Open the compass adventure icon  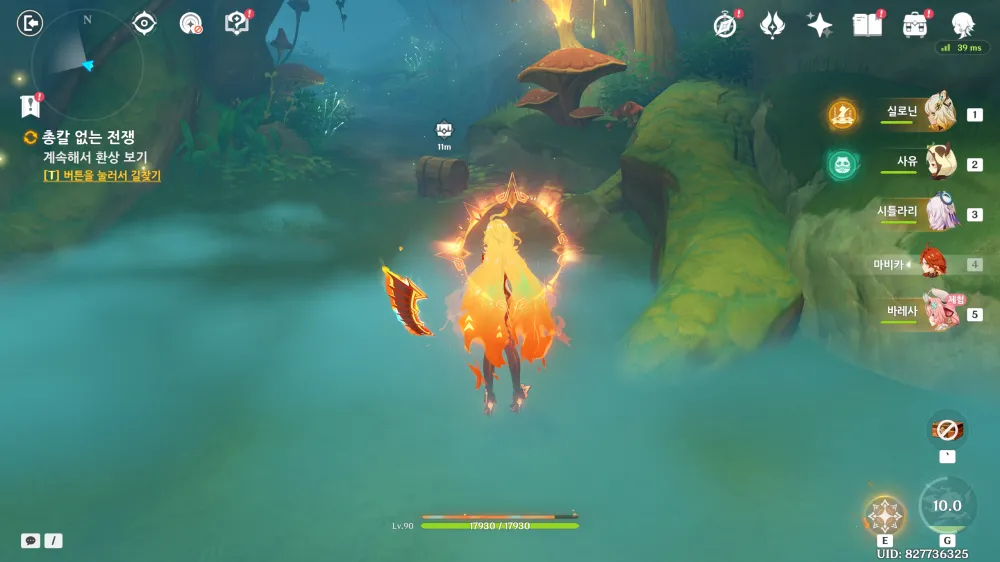tap(725, 25)
